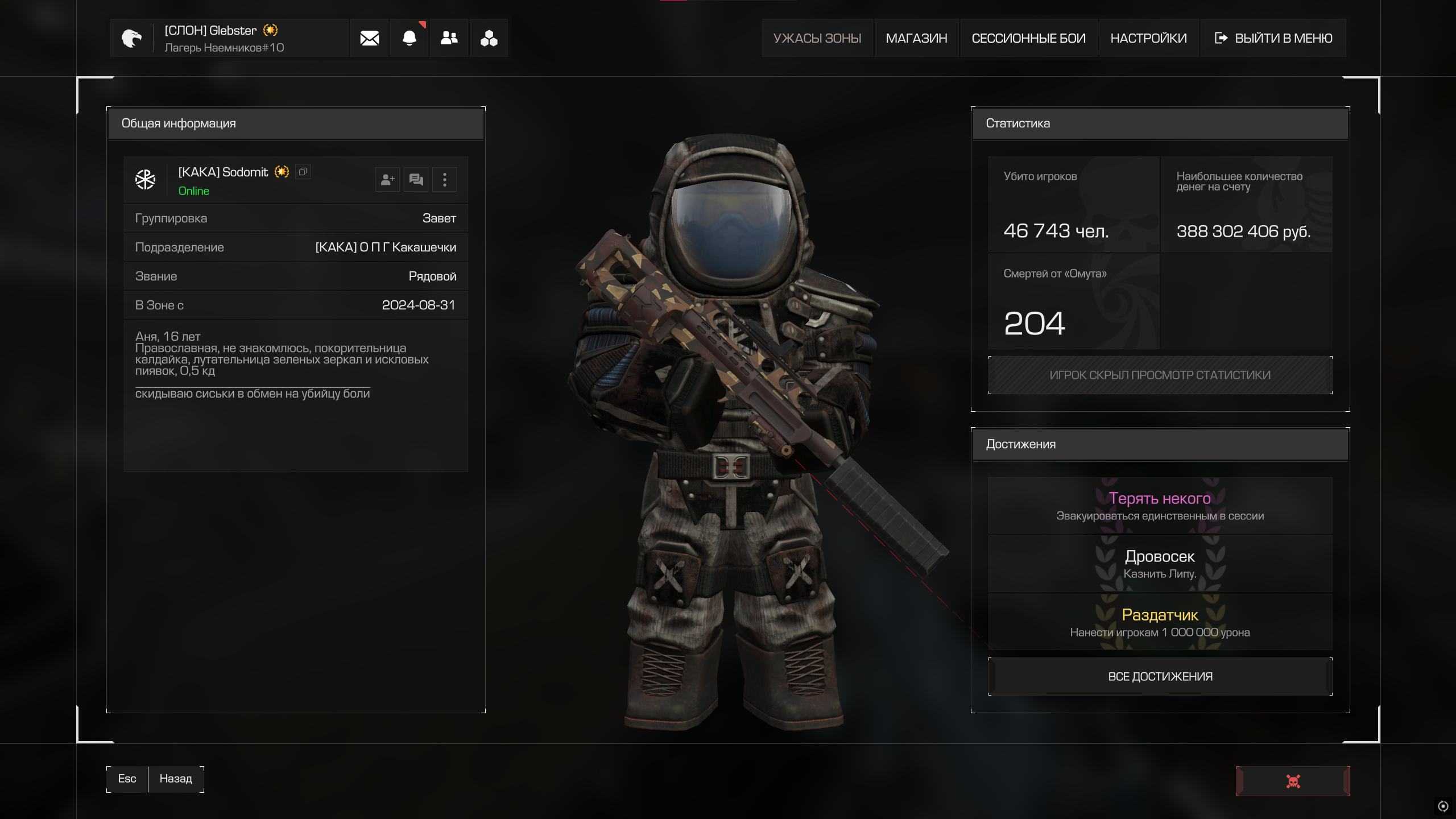Click the three hexagons icon
Image resolution: width=1456 pixels, height=819 pixels.
coord(489,38)
